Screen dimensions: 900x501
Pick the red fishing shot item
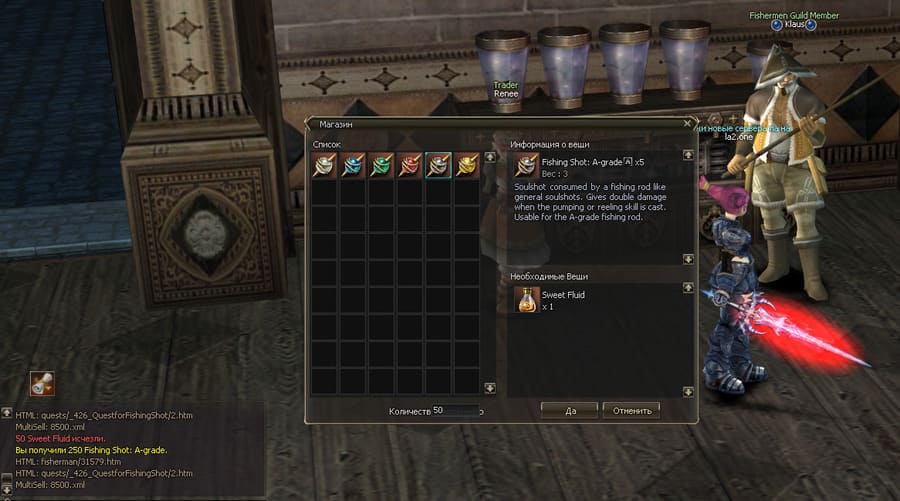(410, 166)
